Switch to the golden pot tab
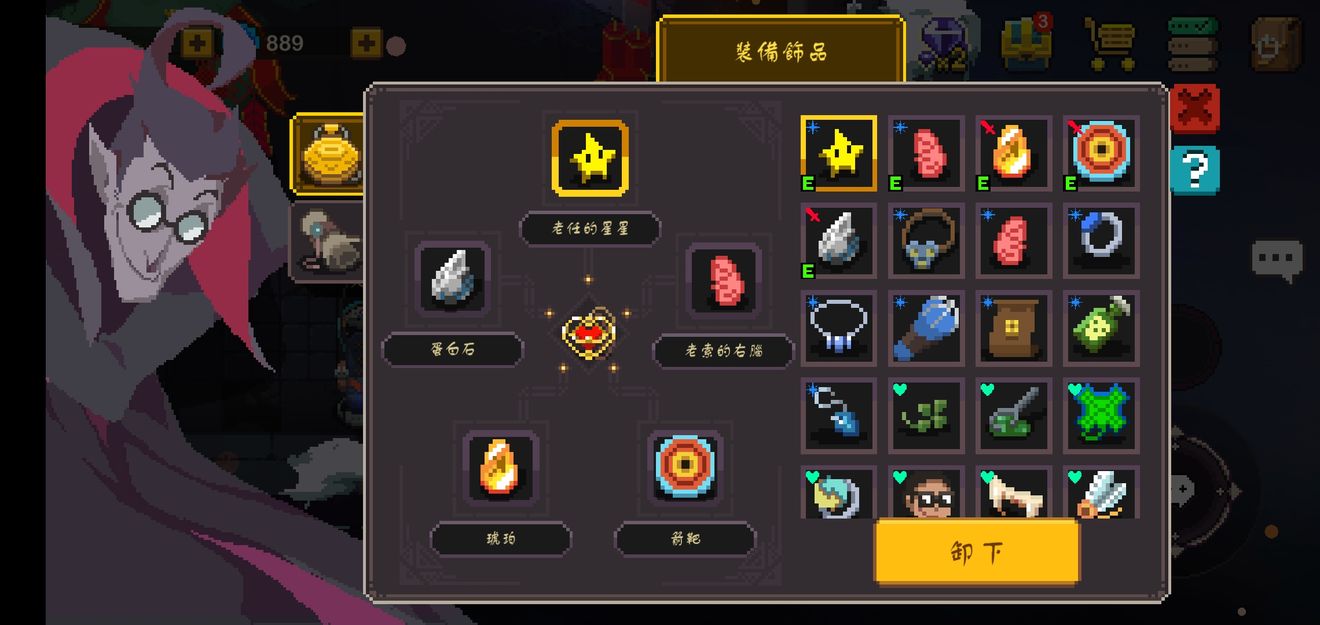The width and height of the screenshot is (1320, 625). [328, 153]
